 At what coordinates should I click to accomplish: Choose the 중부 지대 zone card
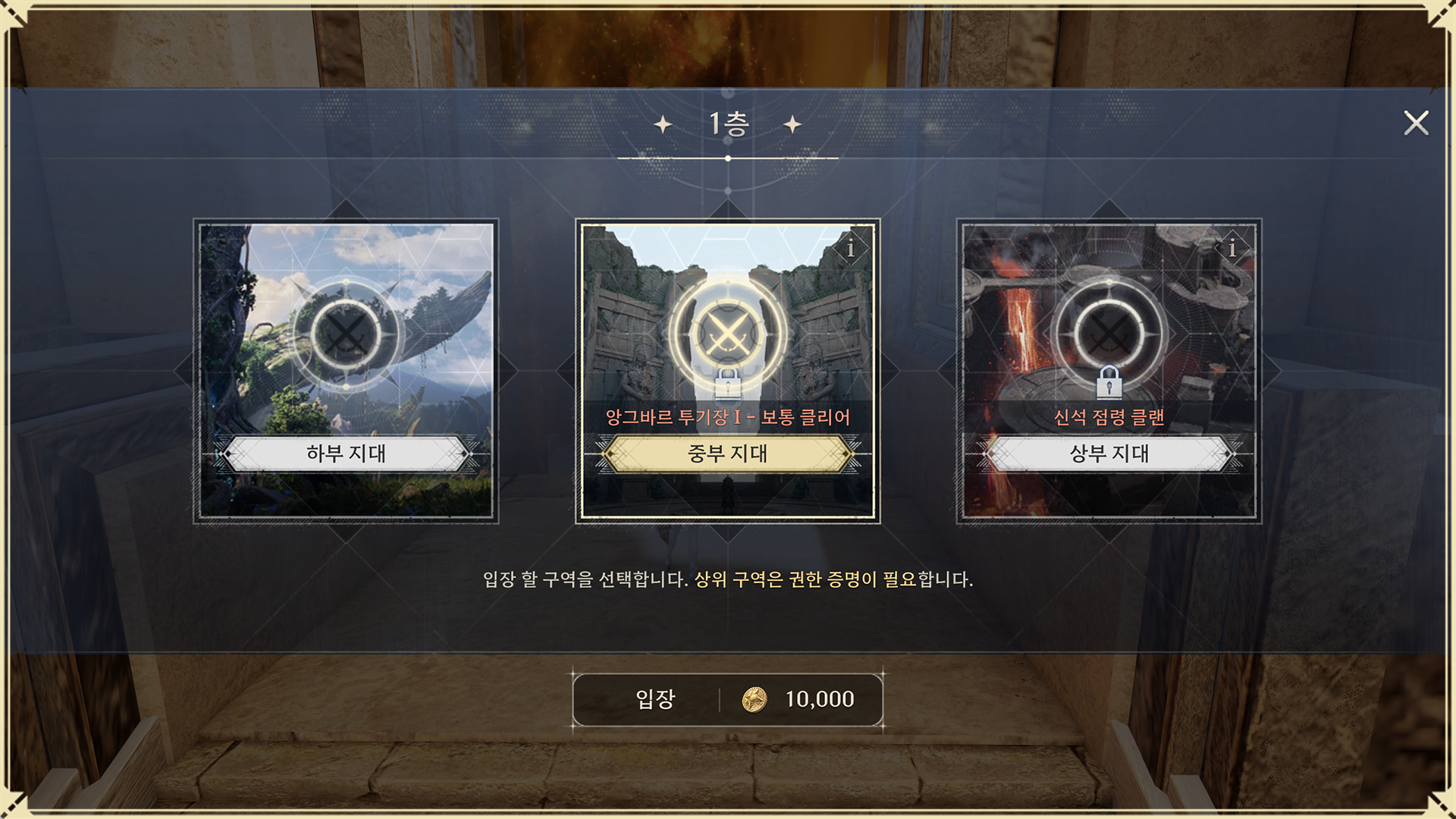pyautogui.click(x=727, y=371)
